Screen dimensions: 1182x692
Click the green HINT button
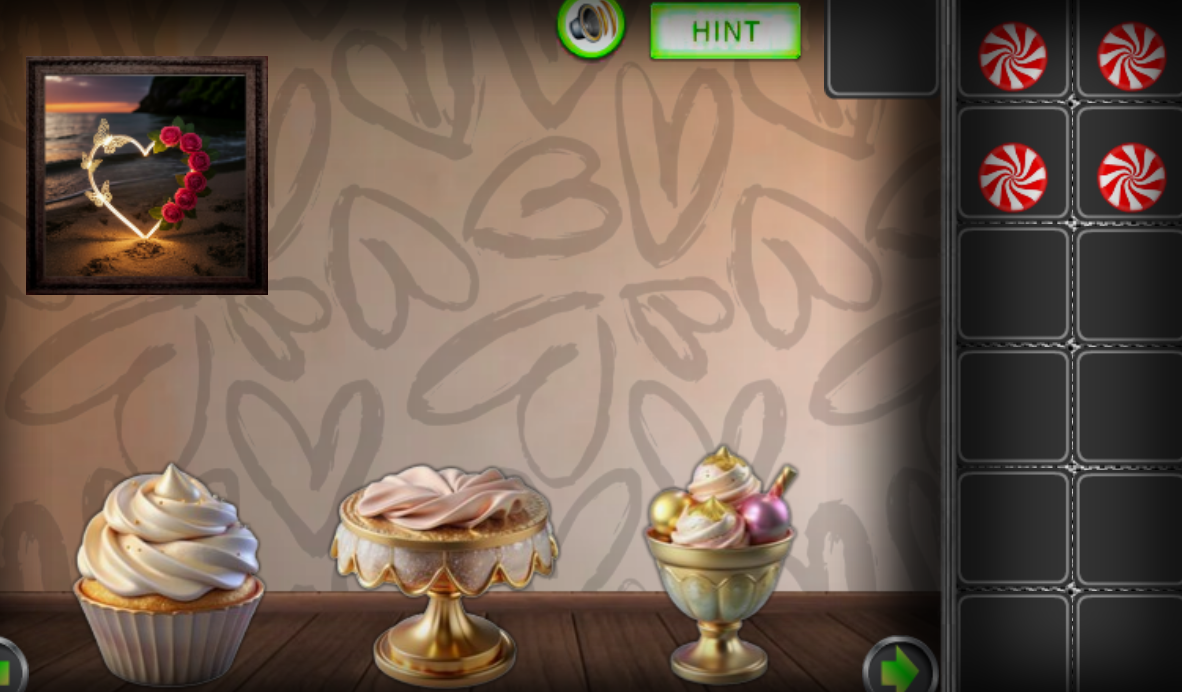tap(725, 31)
